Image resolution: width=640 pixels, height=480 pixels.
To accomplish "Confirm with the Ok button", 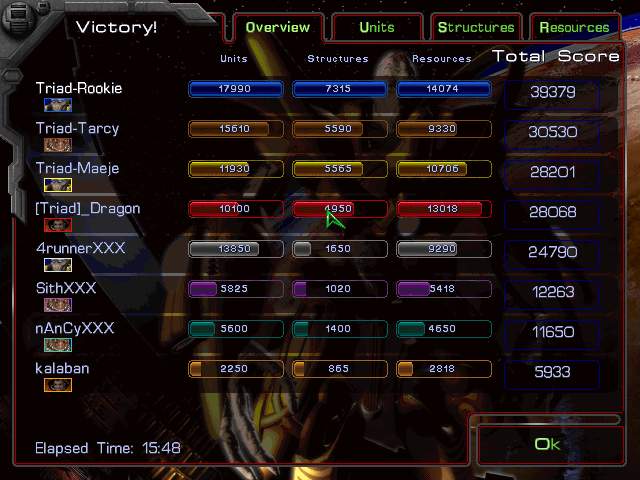I will pos(547,444).
